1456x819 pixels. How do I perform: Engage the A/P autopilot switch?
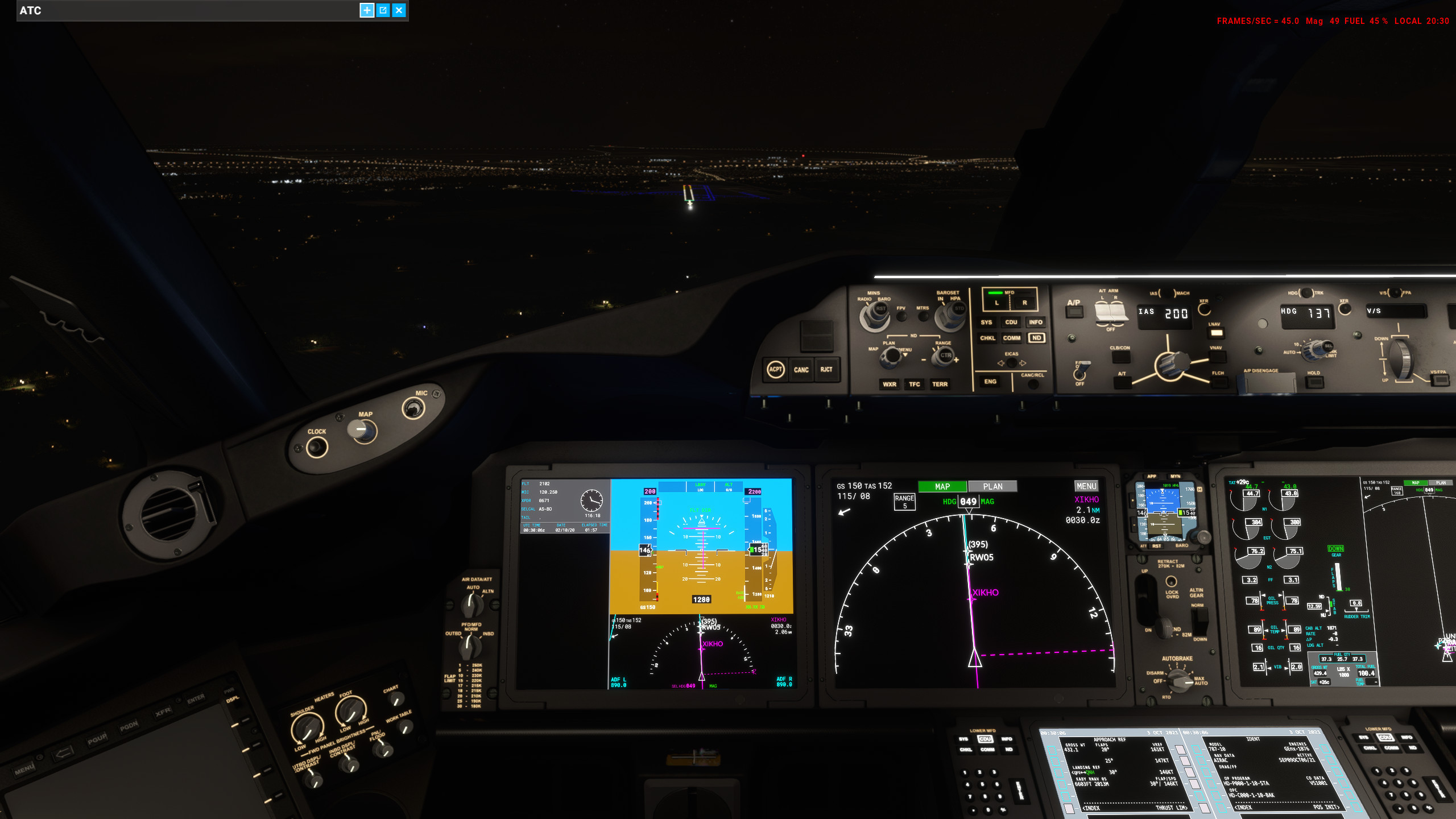click(x=1074, y=312)
